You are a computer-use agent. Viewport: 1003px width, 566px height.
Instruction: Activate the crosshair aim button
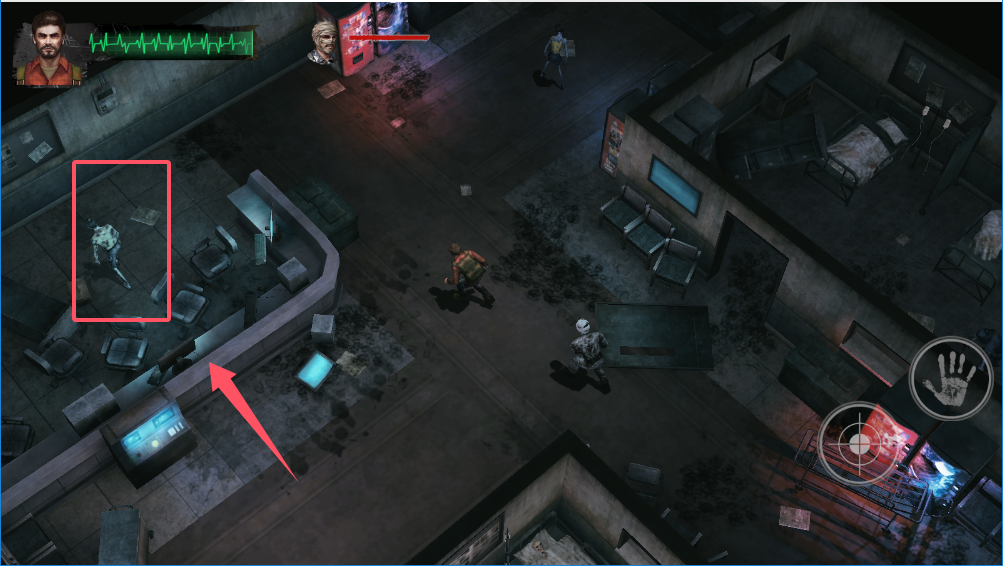pos(858,442)
